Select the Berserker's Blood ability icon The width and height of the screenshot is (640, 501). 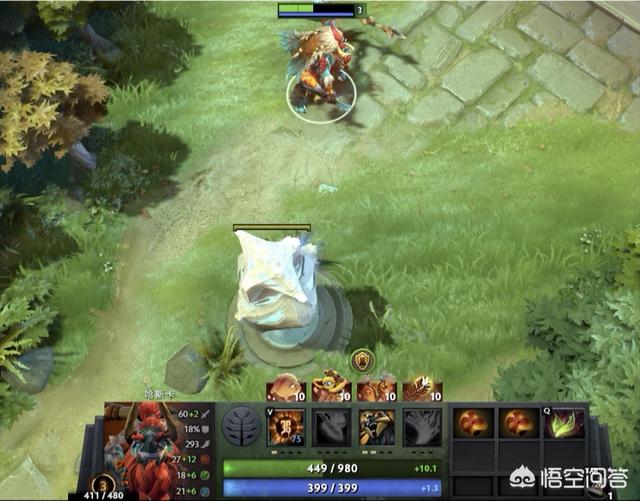pos(377,427)
